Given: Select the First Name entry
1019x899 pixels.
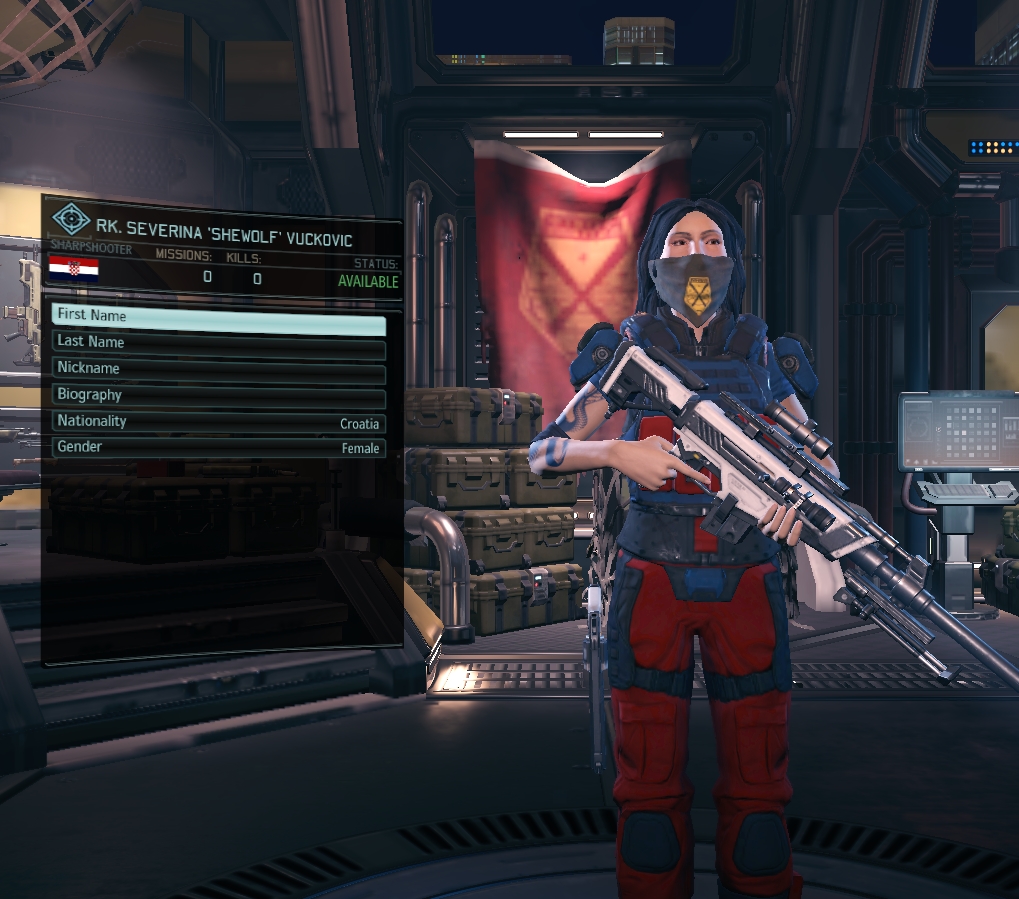Looking at the screenshot, I should (218, 316).
